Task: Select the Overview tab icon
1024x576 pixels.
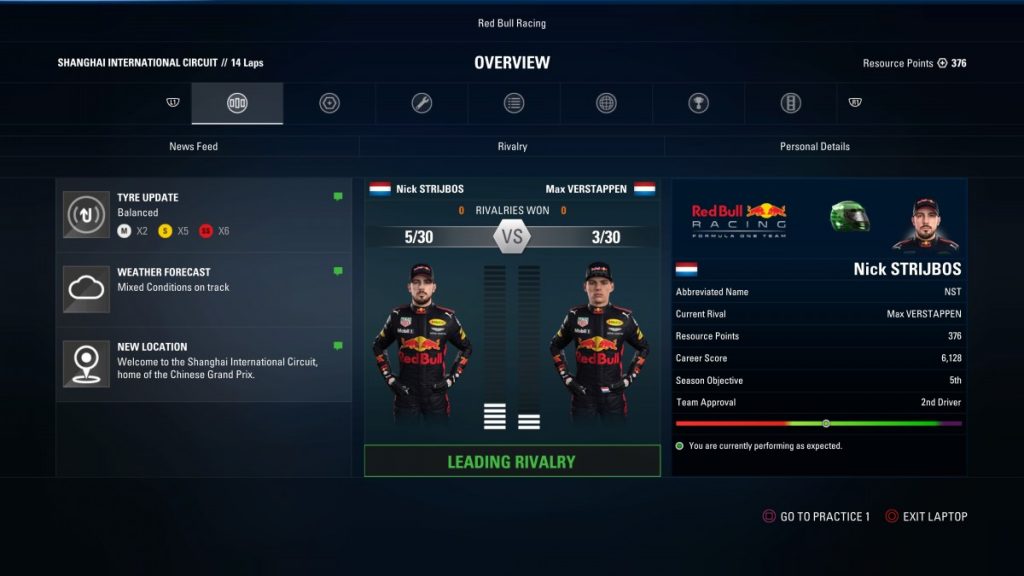Action: (x=237, y=103)
